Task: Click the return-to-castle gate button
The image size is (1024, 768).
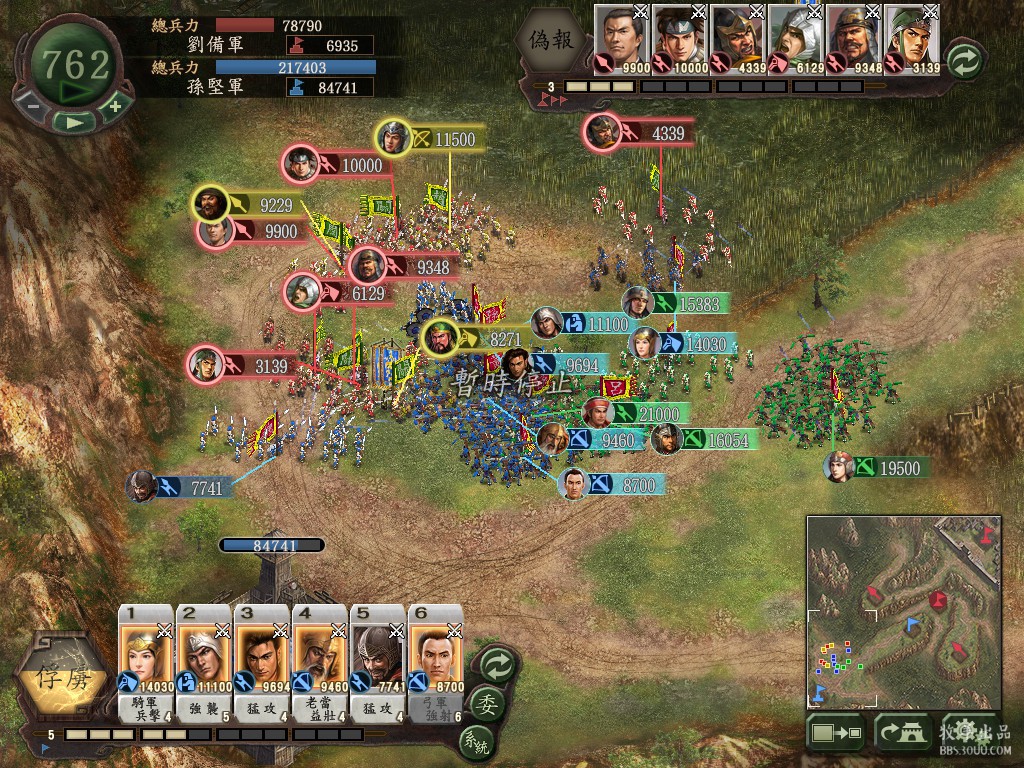Action: 903,733
